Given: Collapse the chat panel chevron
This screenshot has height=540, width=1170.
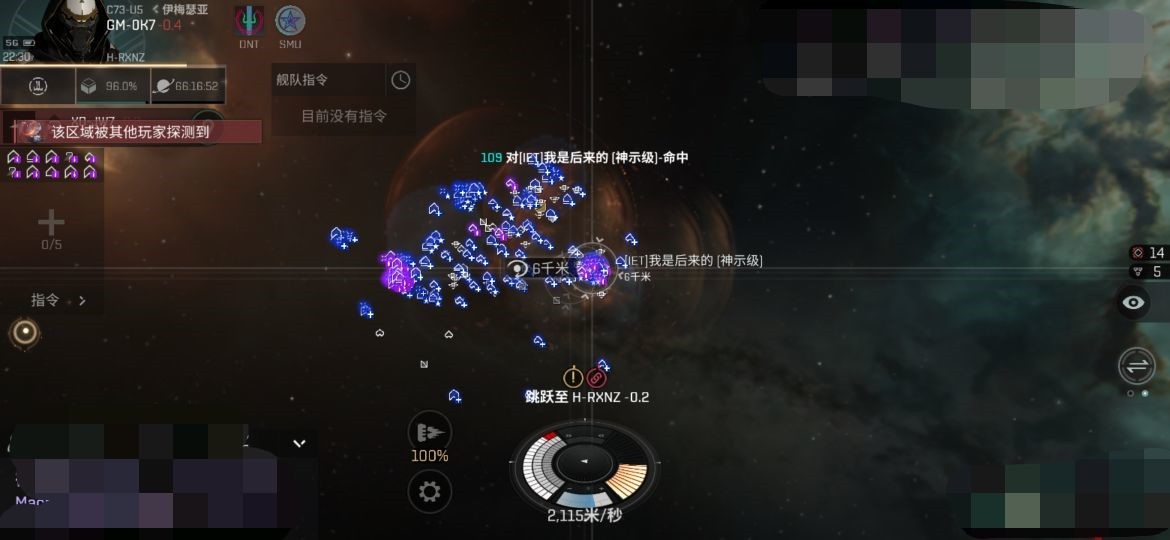Looking at the screenshot, I should click(x=298, y=443).
